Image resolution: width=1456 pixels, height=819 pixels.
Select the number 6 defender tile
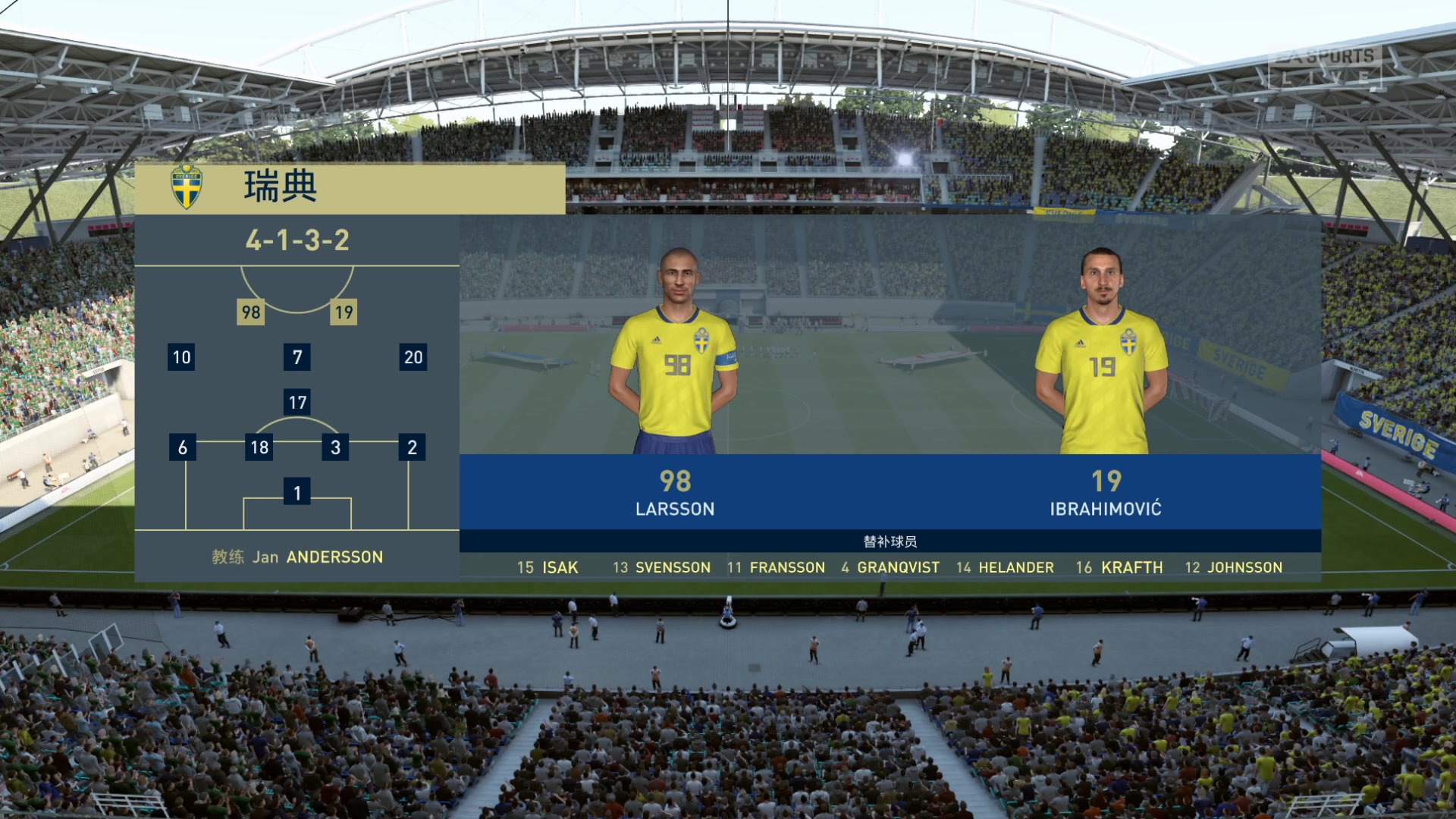[182, 447]
